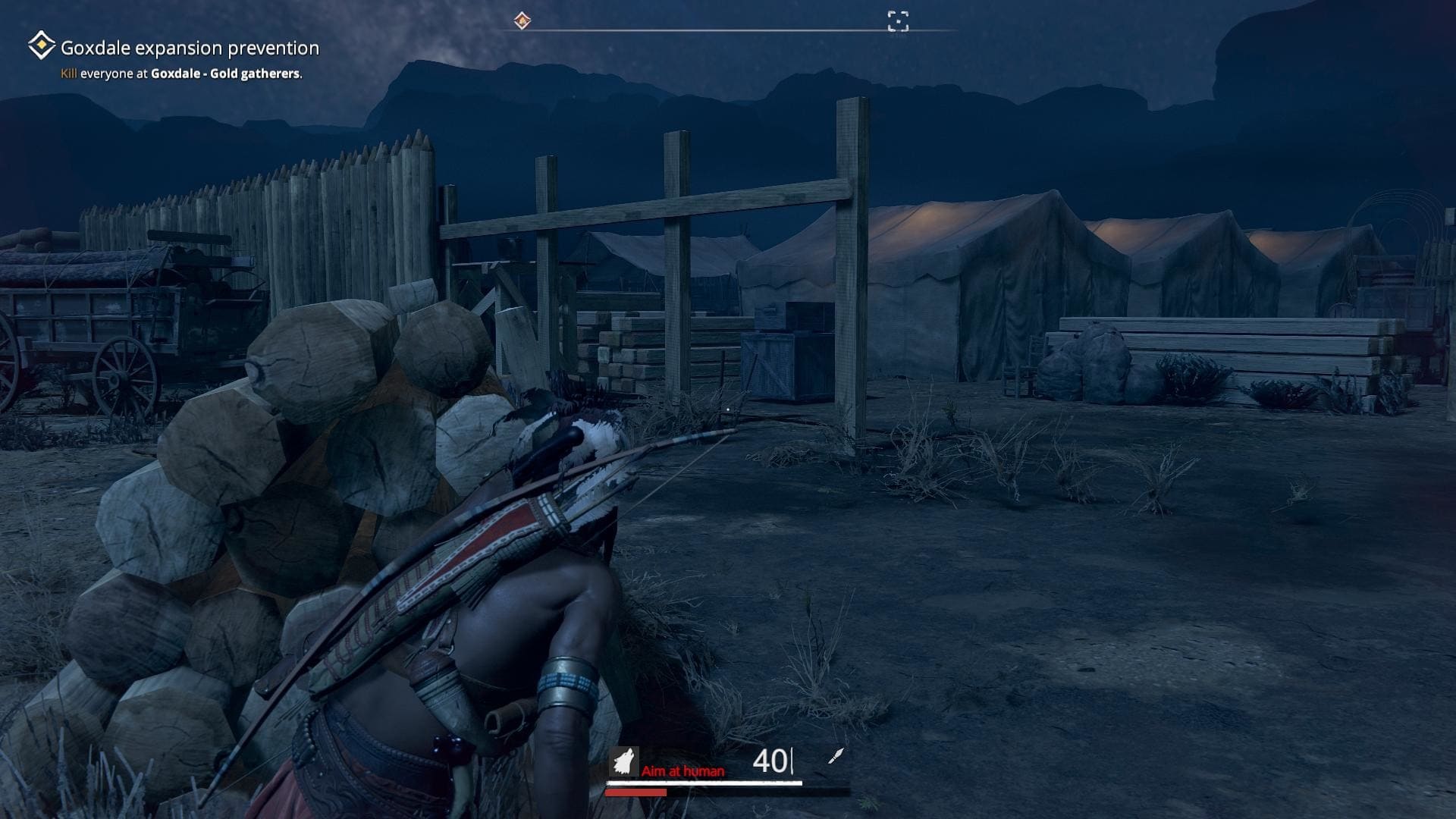The image size is (1456, 819).
Task: Select the orange diamond marker on the compass
Action: pos(522,20)
